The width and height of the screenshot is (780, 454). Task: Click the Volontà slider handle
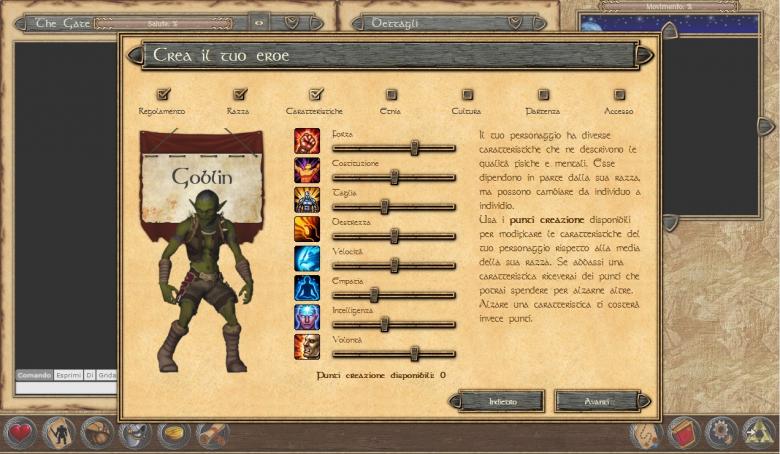click(414, 353)
